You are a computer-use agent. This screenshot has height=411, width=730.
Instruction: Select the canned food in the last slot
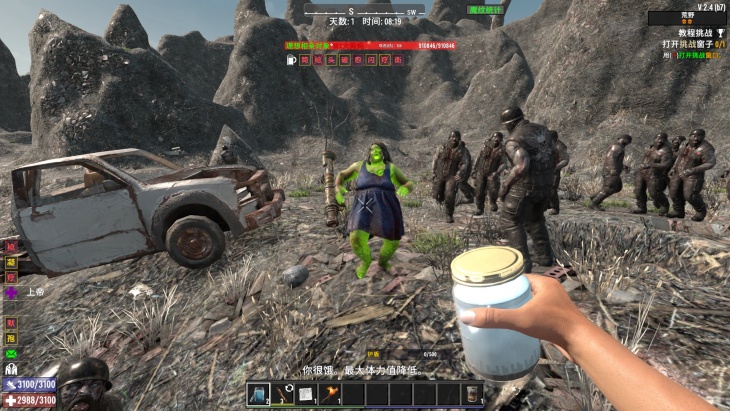click(471, 394)
